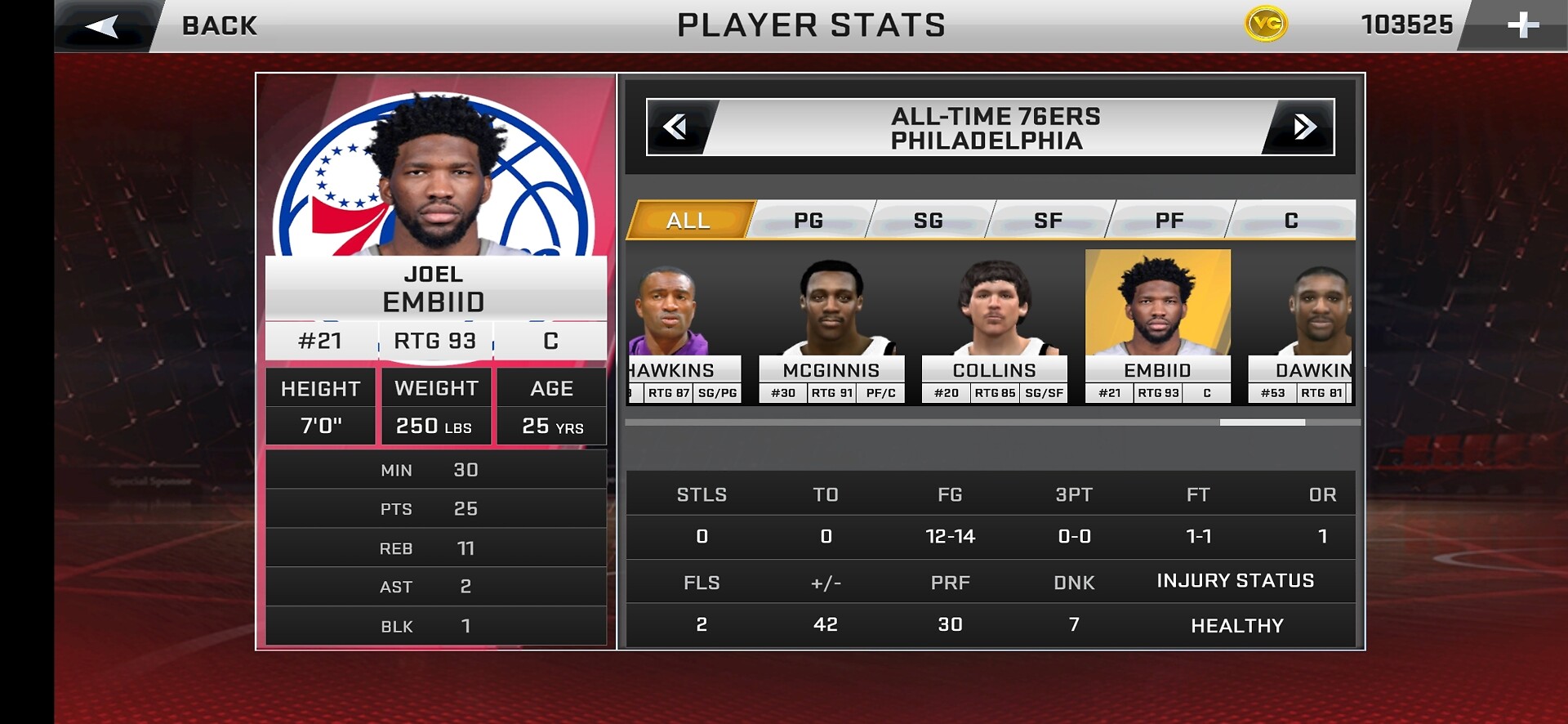The image size is (1568, 724).
Task: Choose the C position tab
Action: pos(1291,221)
